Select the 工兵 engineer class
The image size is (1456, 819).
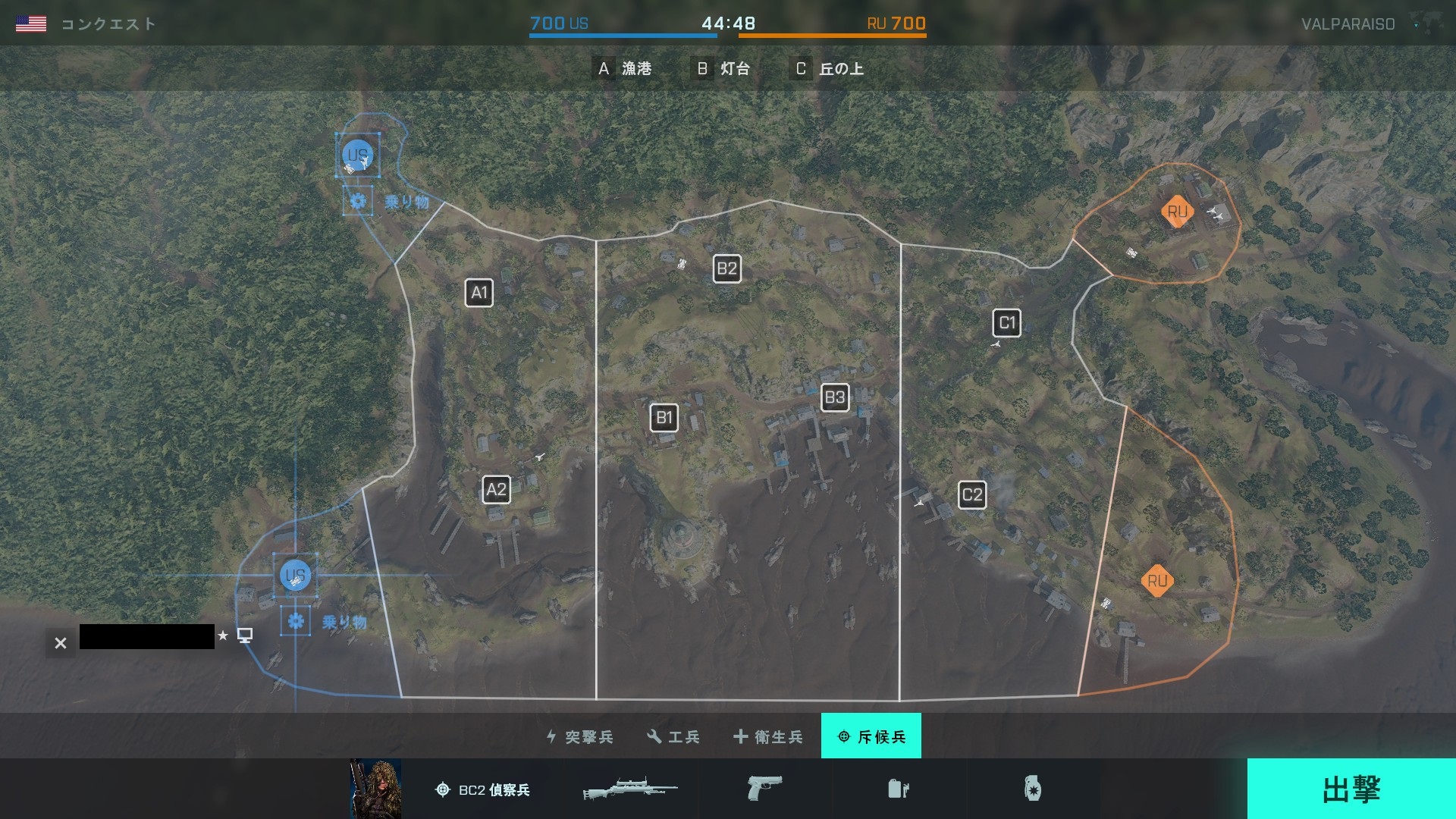point(673,736)
